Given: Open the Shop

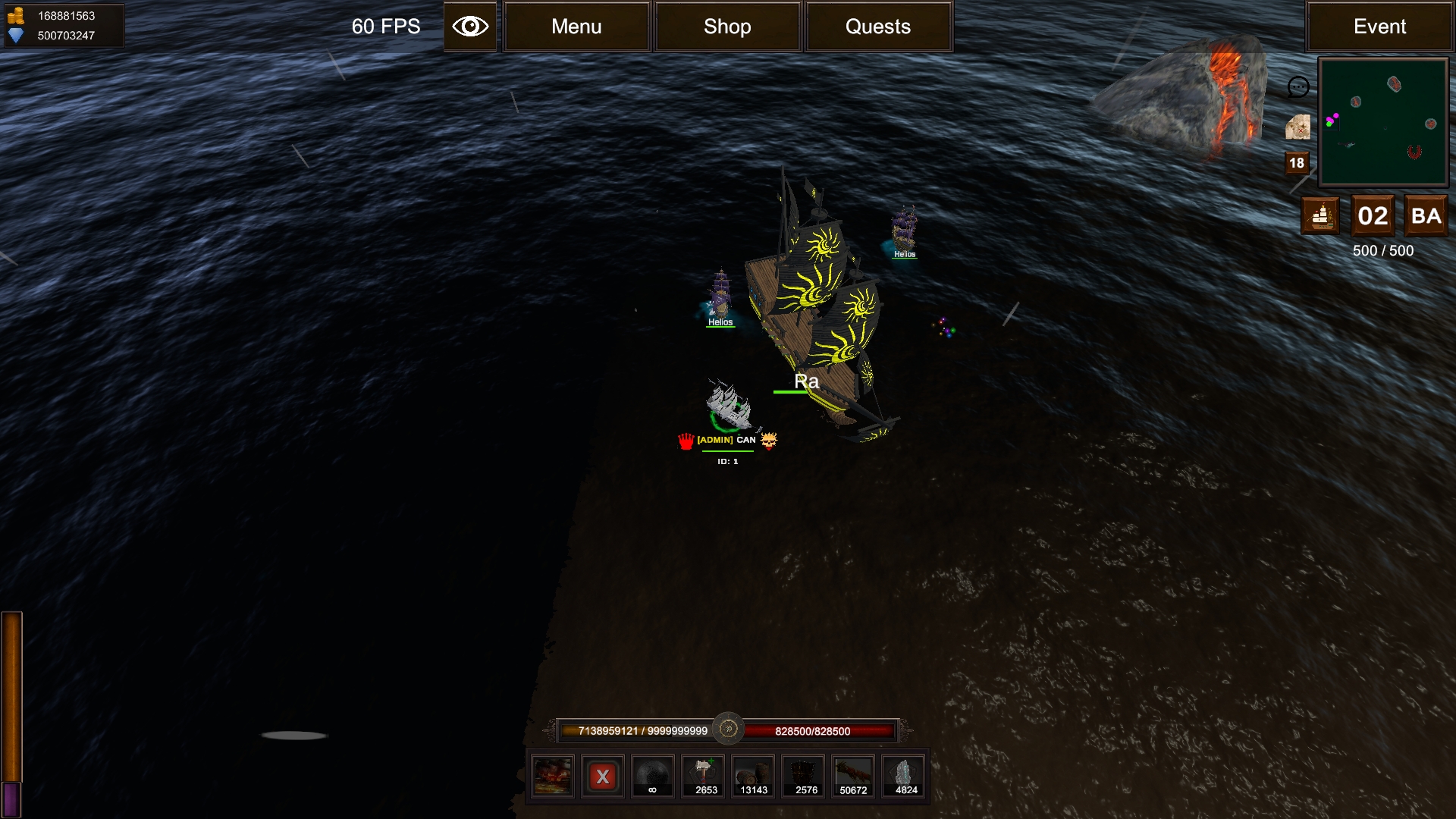Looking at the screenshot, I should click(x=727, y=27).
